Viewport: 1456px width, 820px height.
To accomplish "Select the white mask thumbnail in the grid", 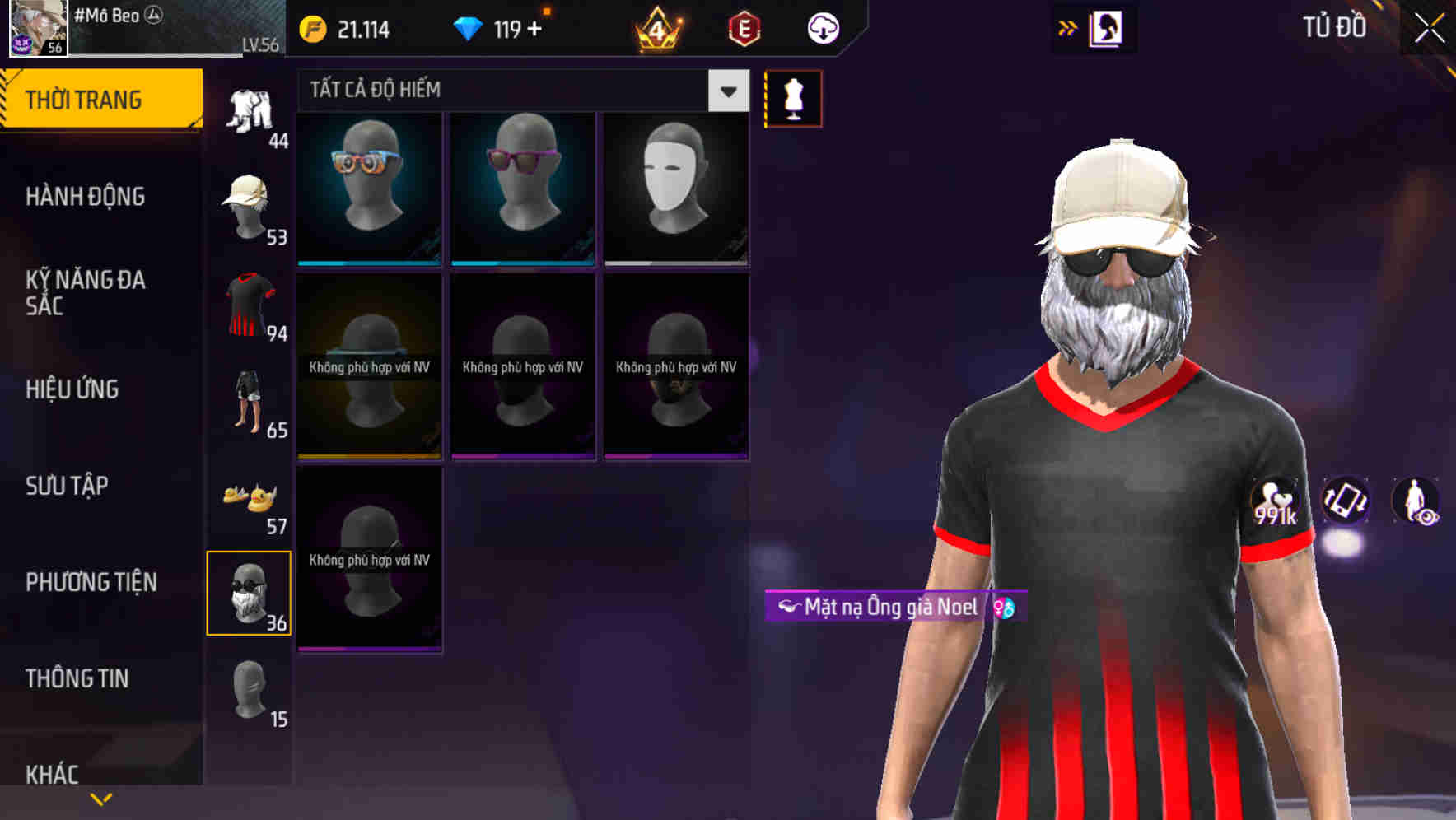I will 675,188.
